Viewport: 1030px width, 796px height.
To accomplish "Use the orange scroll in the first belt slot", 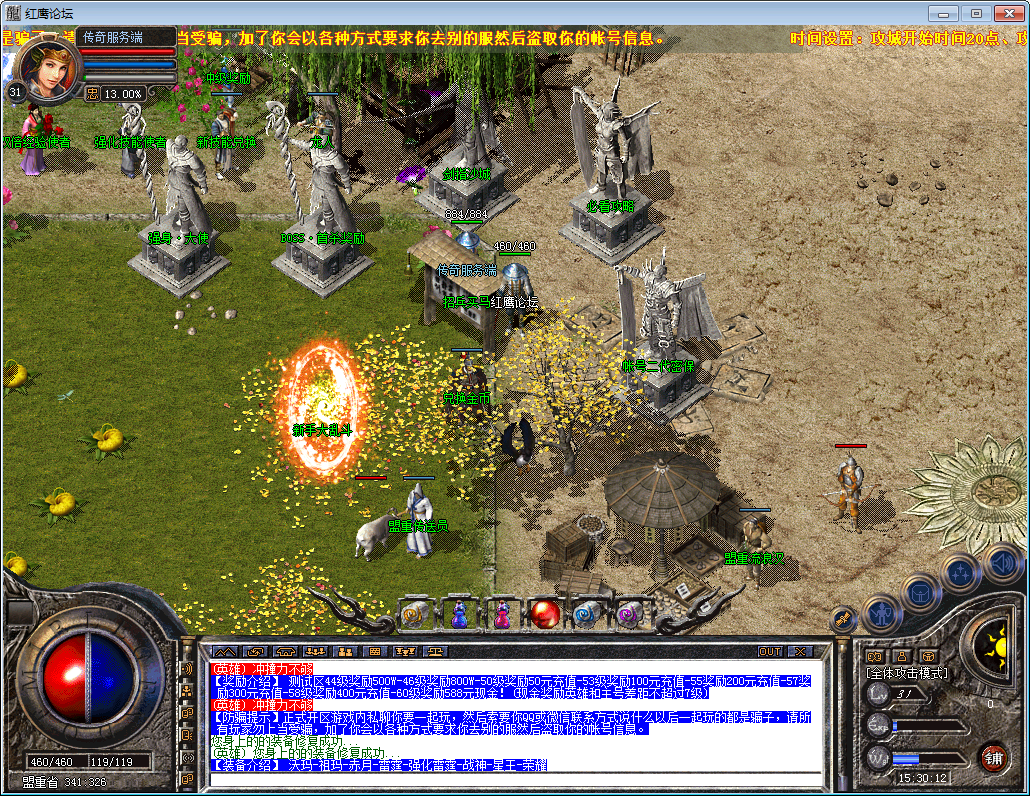I will coord(414,614).
